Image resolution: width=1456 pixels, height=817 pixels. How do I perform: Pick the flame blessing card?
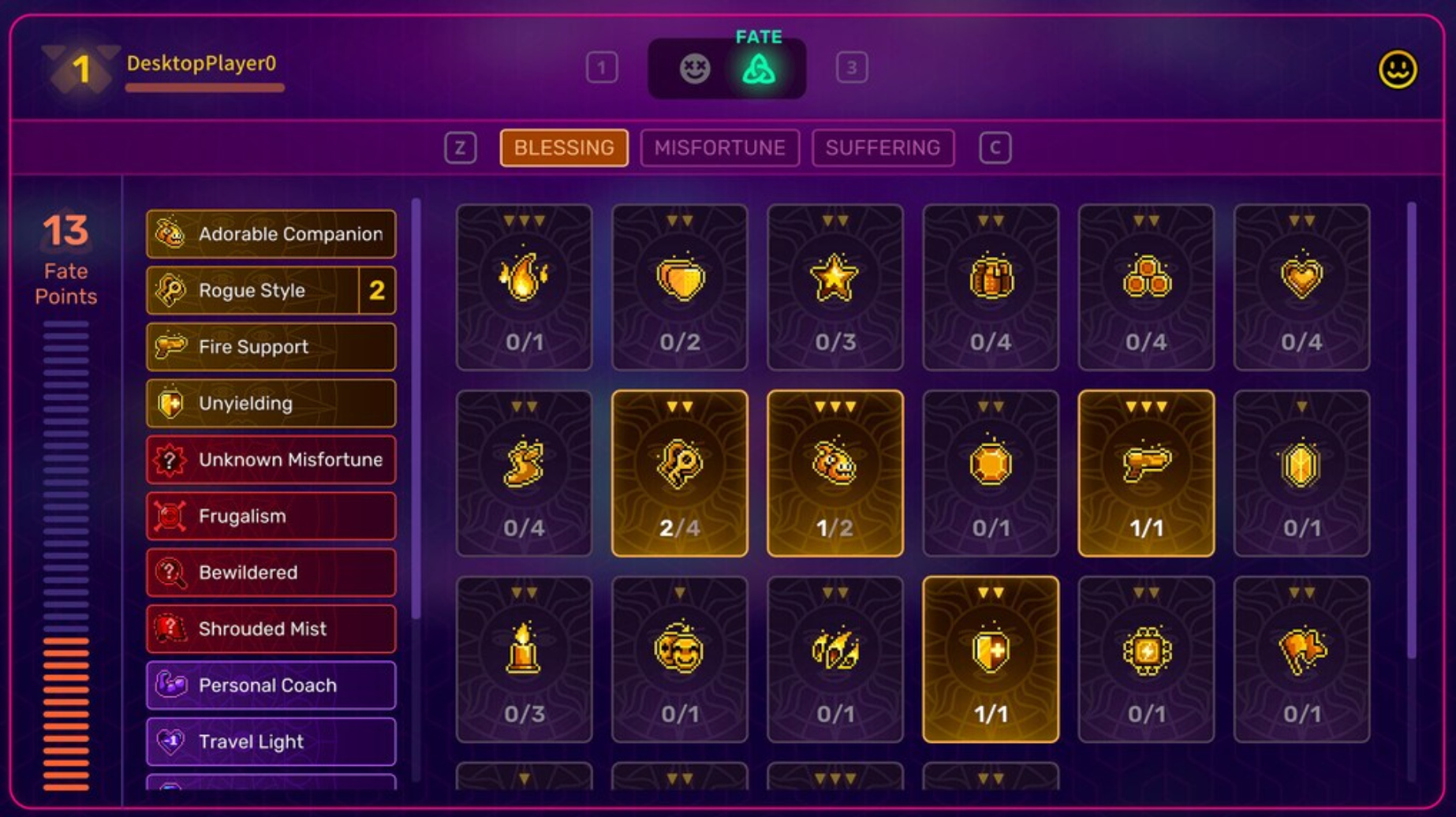click(524, 287)
